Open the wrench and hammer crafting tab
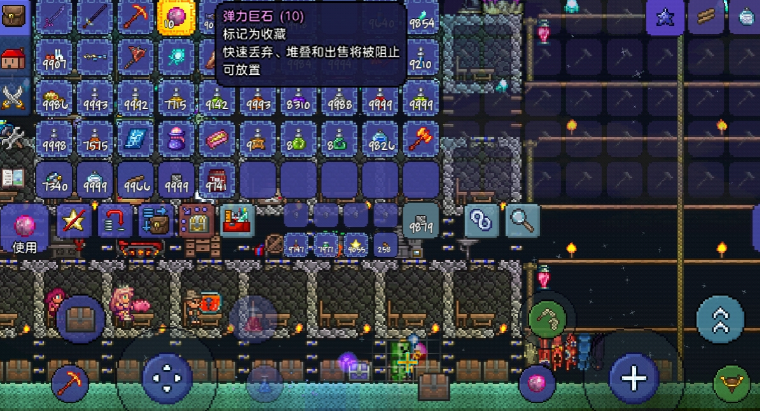The width and height of the screenshot is (760, 411). pyautogui.click(x=13, y=137)
